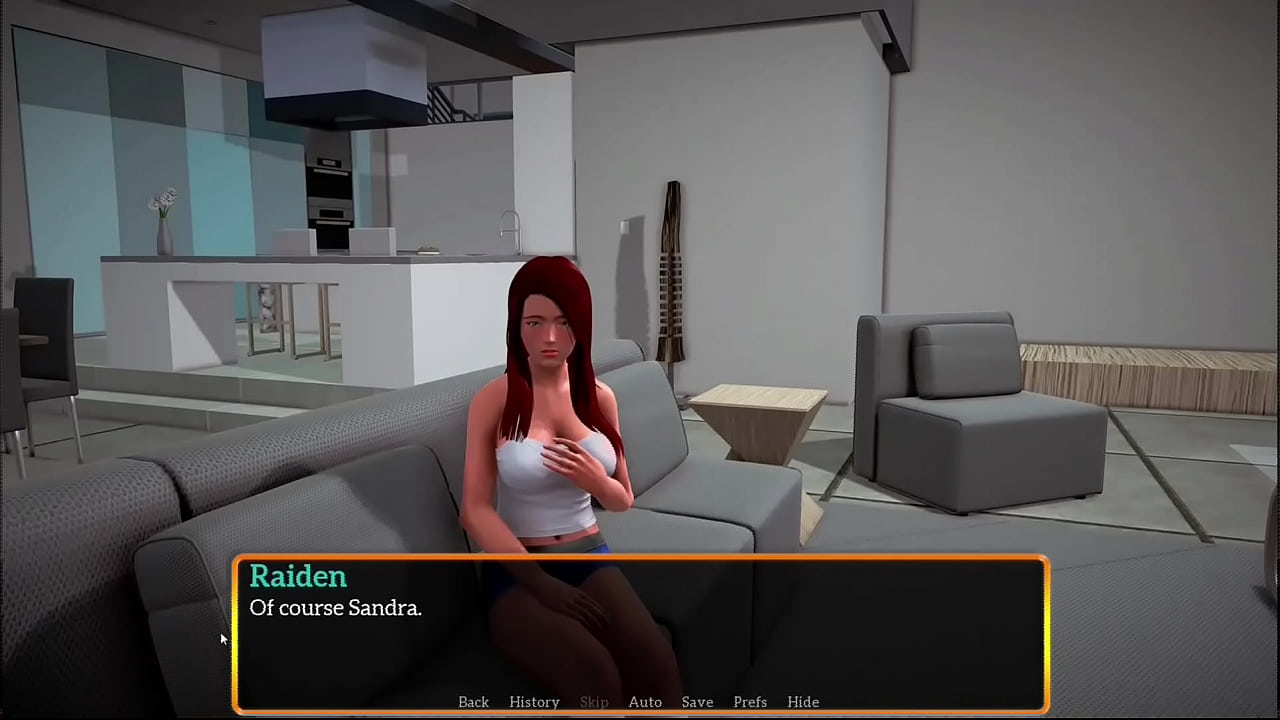Open the Prefs settings screen
This screenshot has width=1280, height=720.
coord(750,702)
